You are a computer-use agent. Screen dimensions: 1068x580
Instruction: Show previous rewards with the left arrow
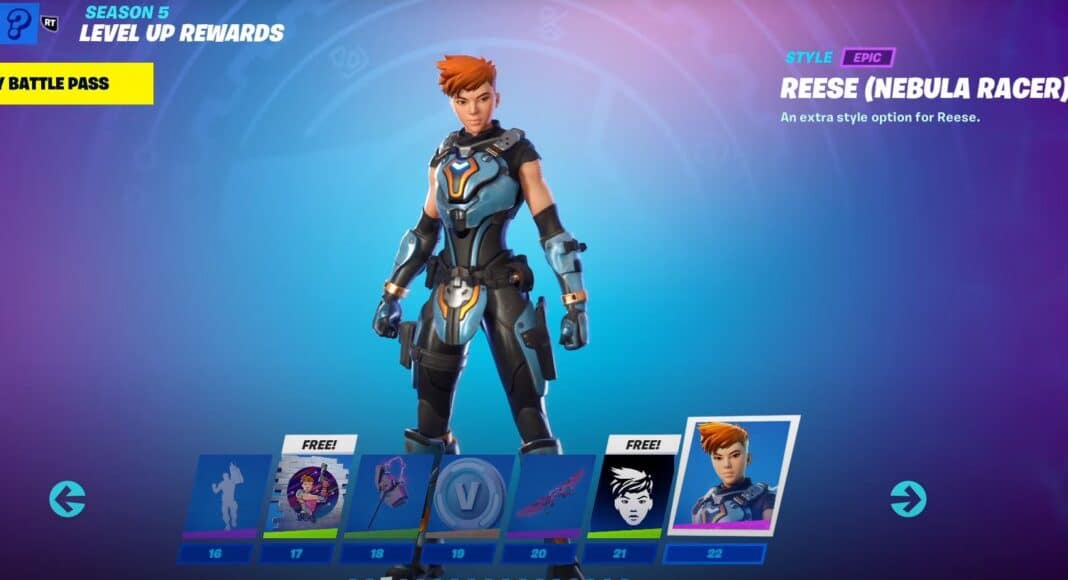[68, 499]
